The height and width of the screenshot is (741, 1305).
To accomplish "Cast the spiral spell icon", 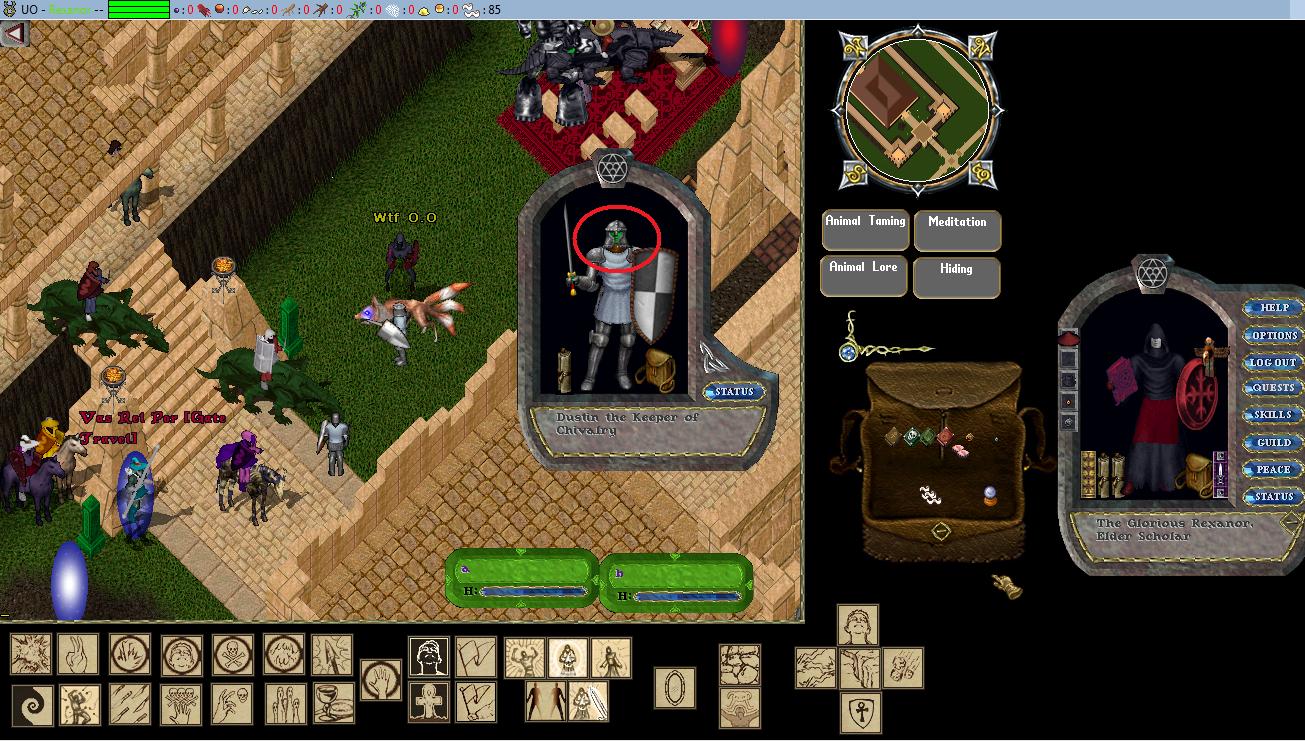I will 31,706.
